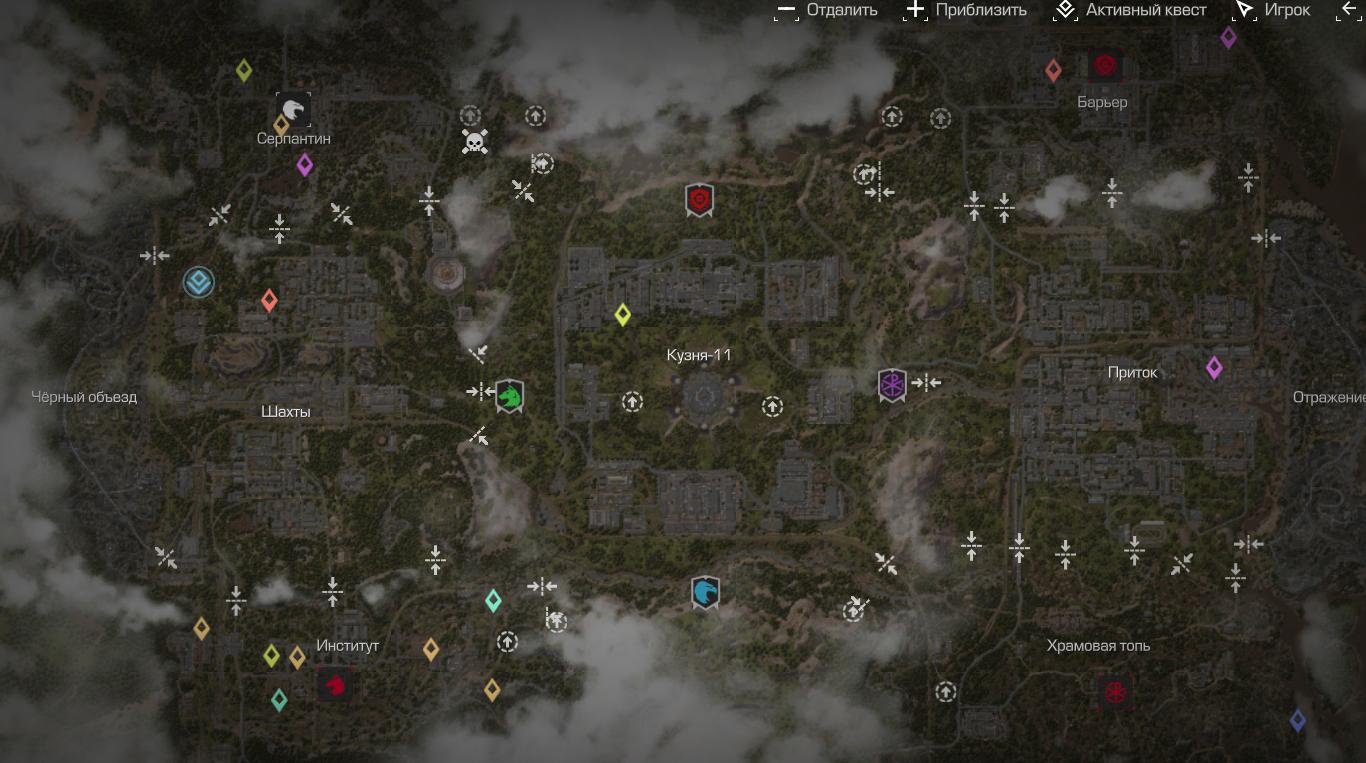Click the white eagle icon above Серпантин

pyautogui.click(x=292, y=108)
